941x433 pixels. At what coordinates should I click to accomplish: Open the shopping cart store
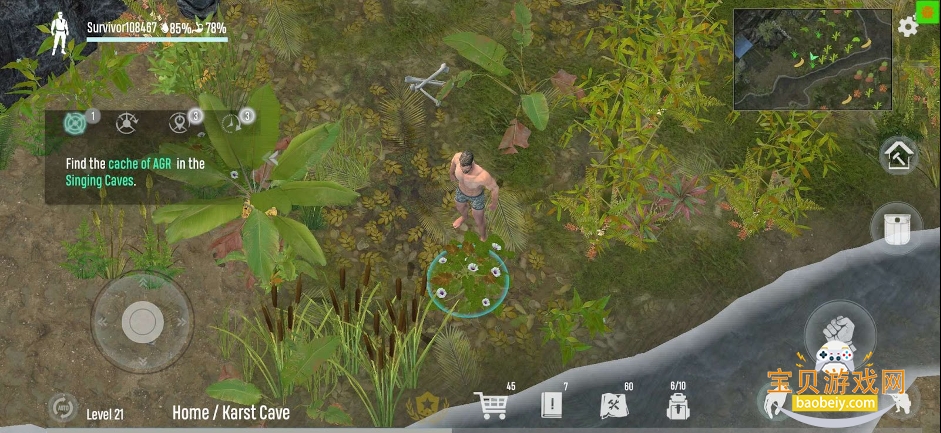(491, 404)
